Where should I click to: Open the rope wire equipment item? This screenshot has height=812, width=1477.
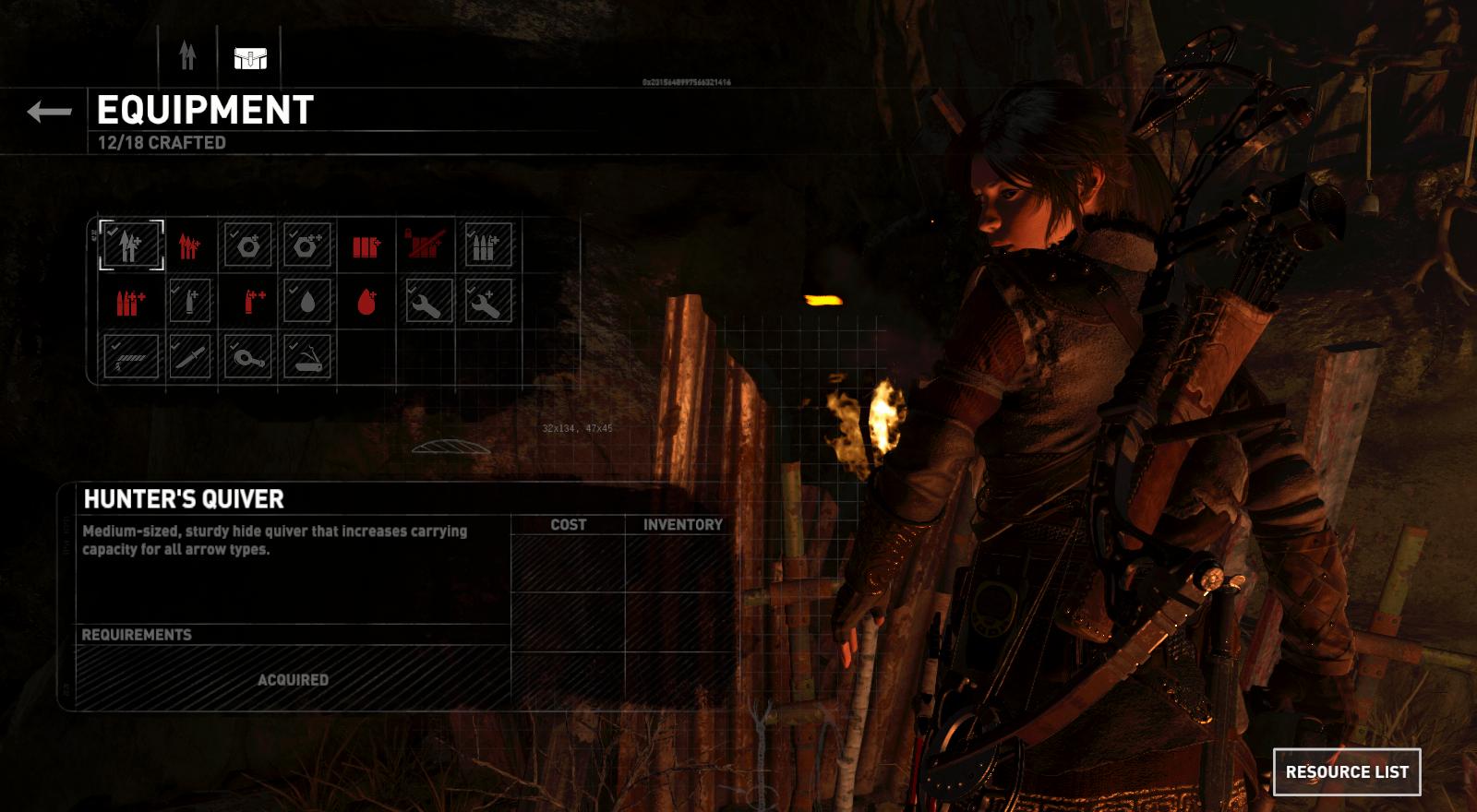point(129,355)
